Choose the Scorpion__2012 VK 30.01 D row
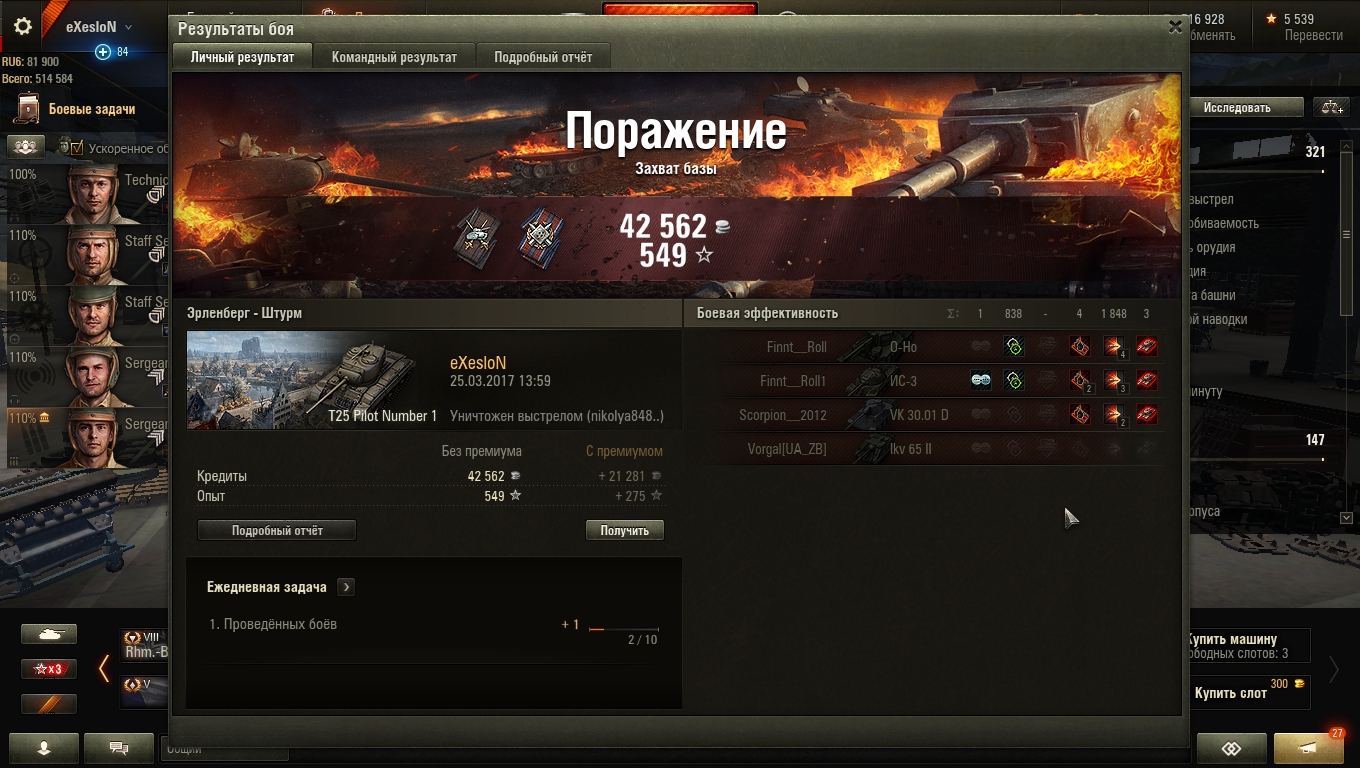1360x768 pixels. (x=930, y=415)
